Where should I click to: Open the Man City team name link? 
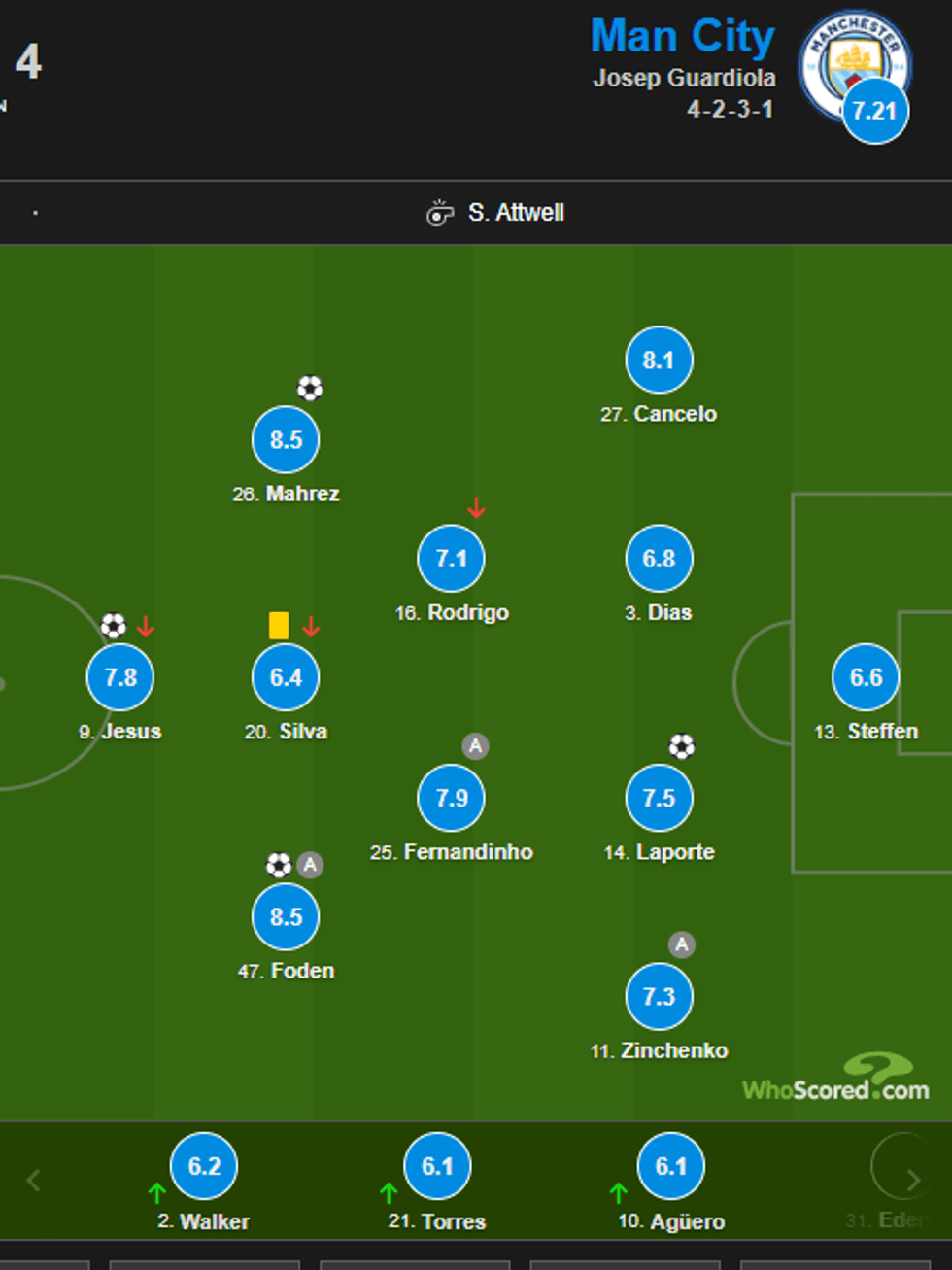(682, 37)
